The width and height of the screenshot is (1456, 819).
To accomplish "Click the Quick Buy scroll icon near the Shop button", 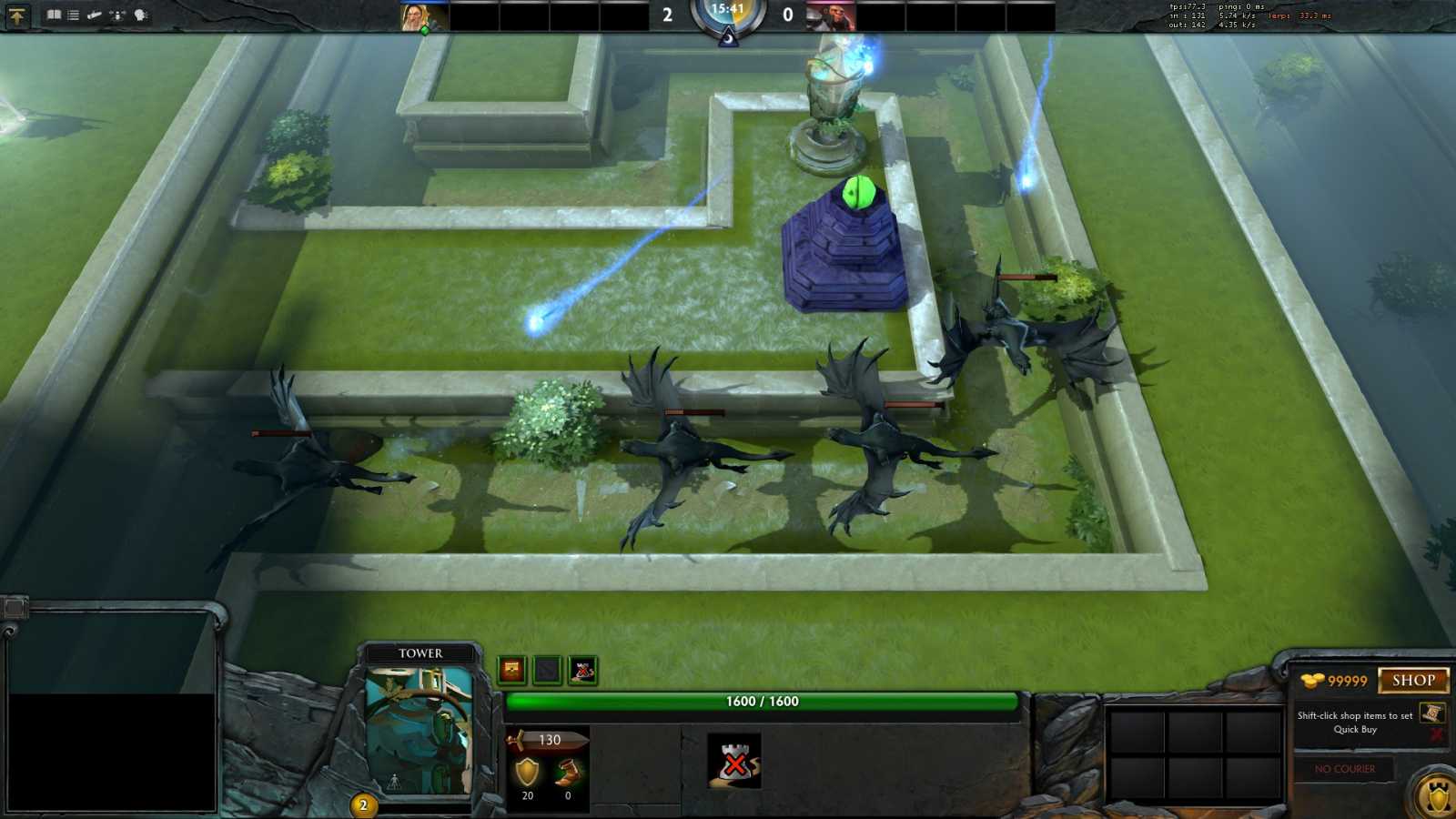I will click(1431, 715).
